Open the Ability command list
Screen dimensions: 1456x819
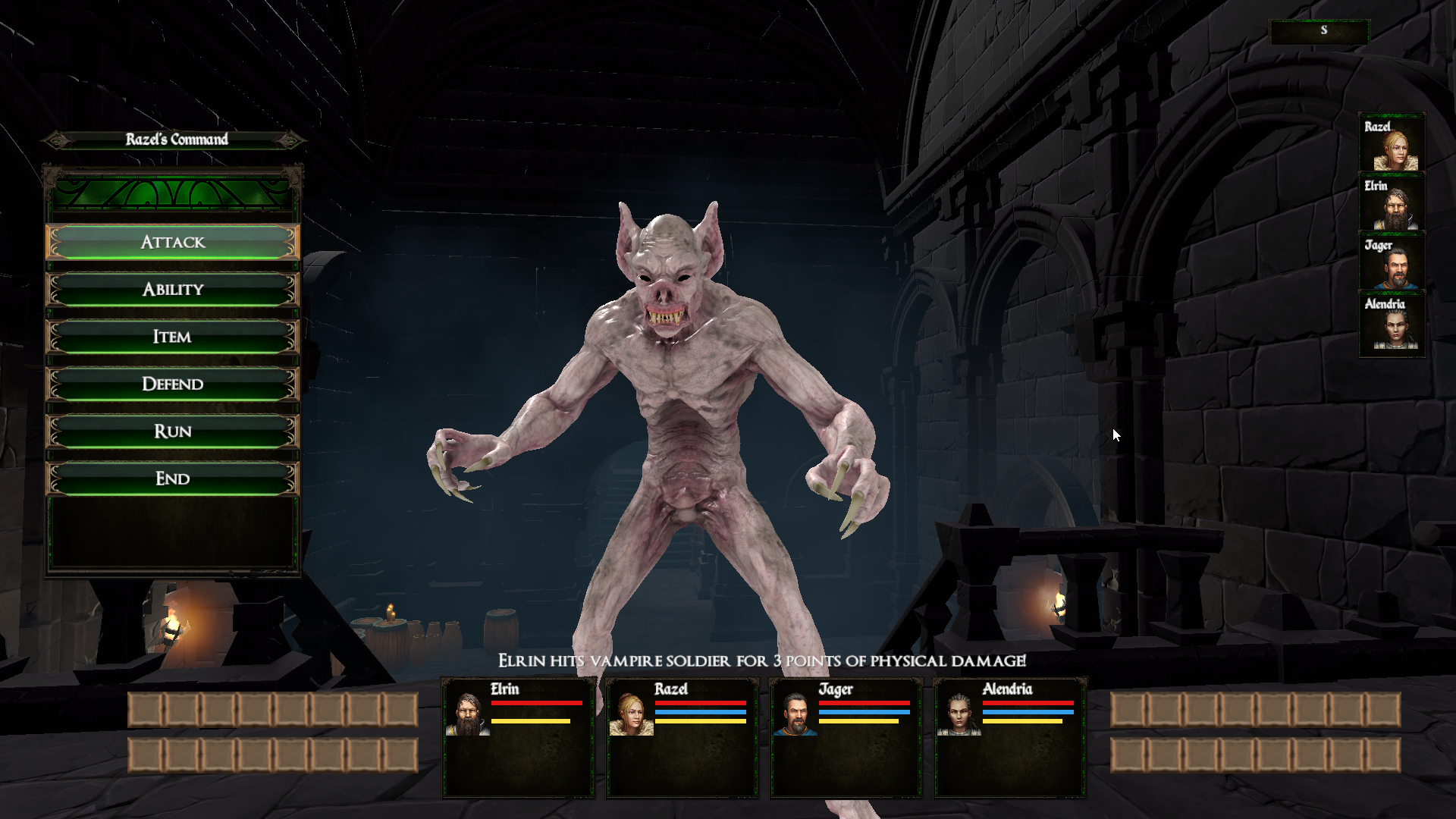tap(173, 290)
